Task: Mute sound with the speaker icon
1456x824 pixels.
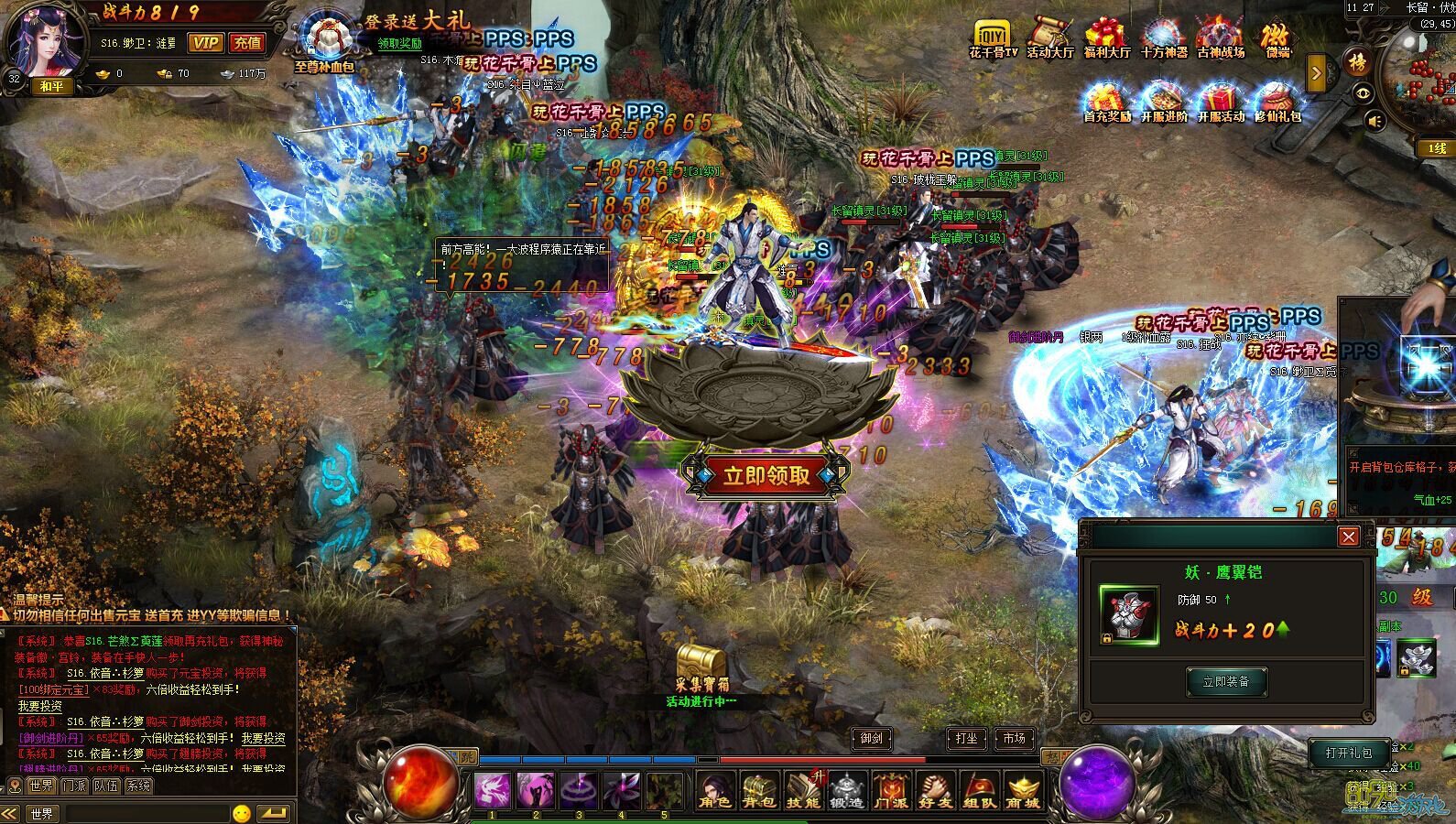Action: pos(1375,121)
